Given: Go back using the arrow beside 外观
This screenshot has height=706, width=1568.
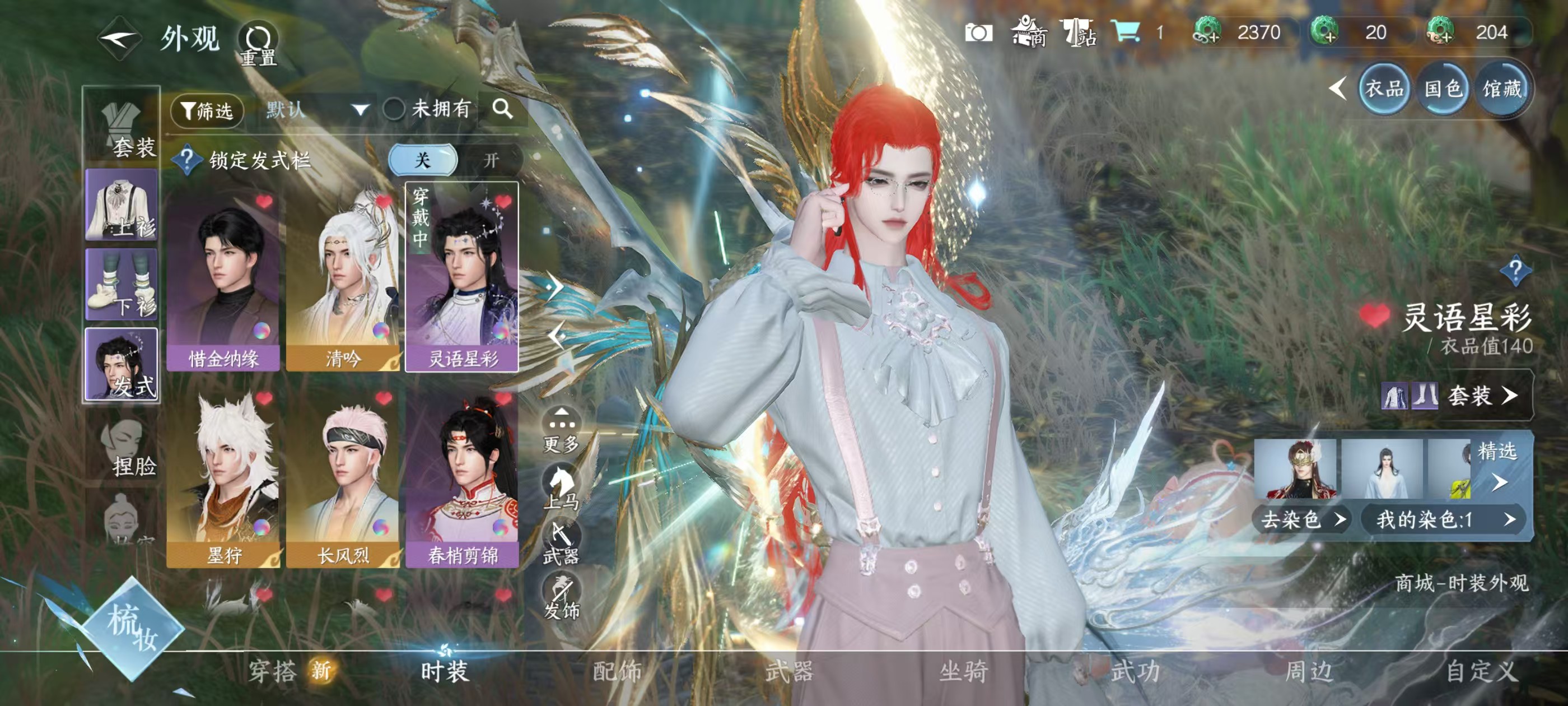Looking at the screenshot, I should (x=120, y=38).
